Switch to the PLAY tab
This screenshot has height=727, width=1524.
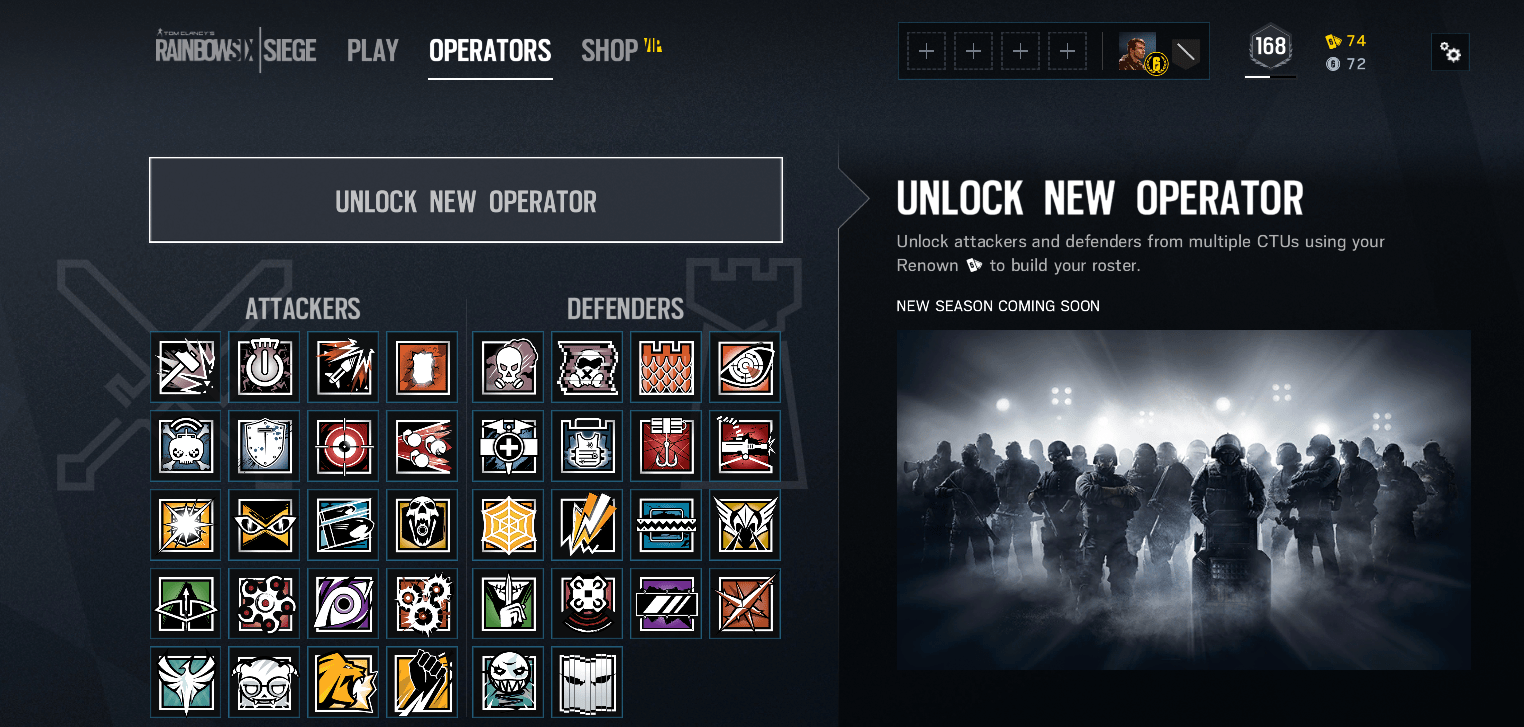coord(372,51)
